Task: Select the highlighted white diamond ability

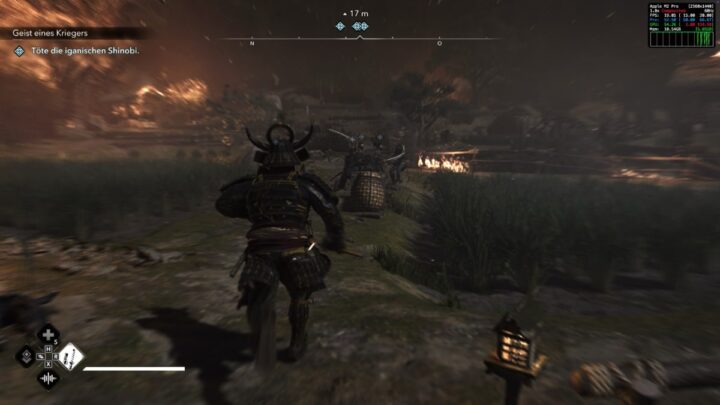Action: point(70,357)
